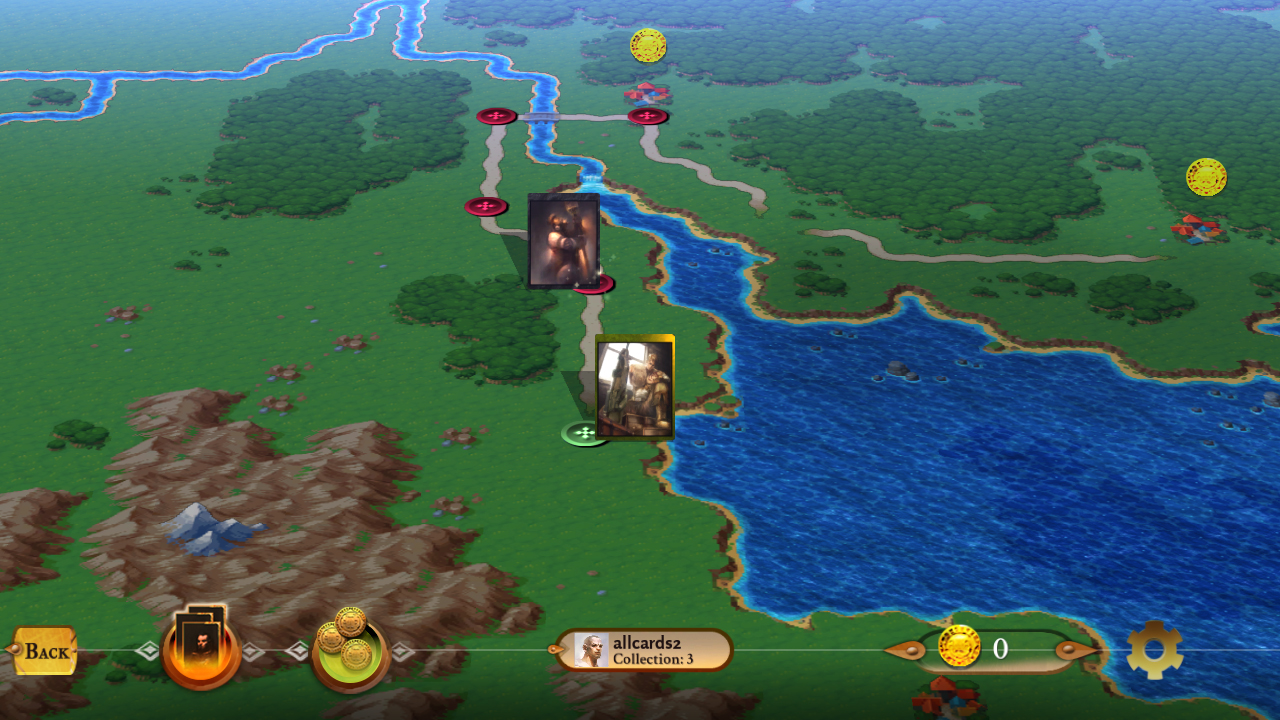Viewport: 1280px width, 720px height.
Task: Click the gold-framed hero card on the map
Action: point(637,389)
